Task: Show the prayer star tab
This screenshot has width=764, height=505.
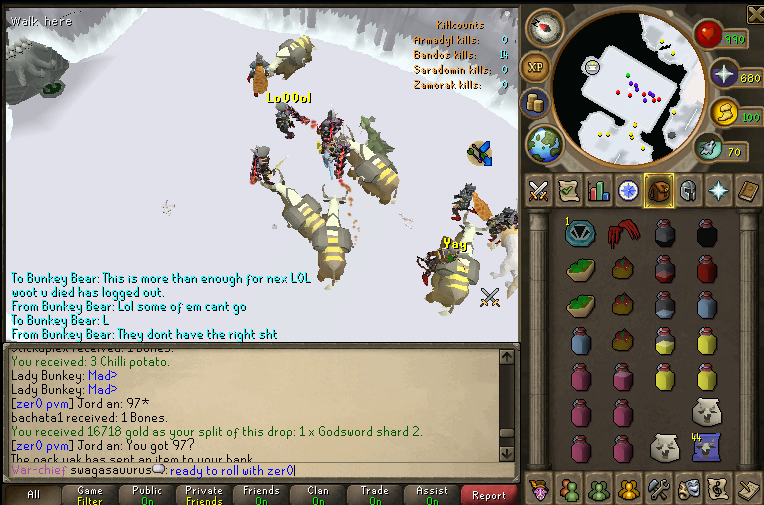Action: (x=717, y=190)
